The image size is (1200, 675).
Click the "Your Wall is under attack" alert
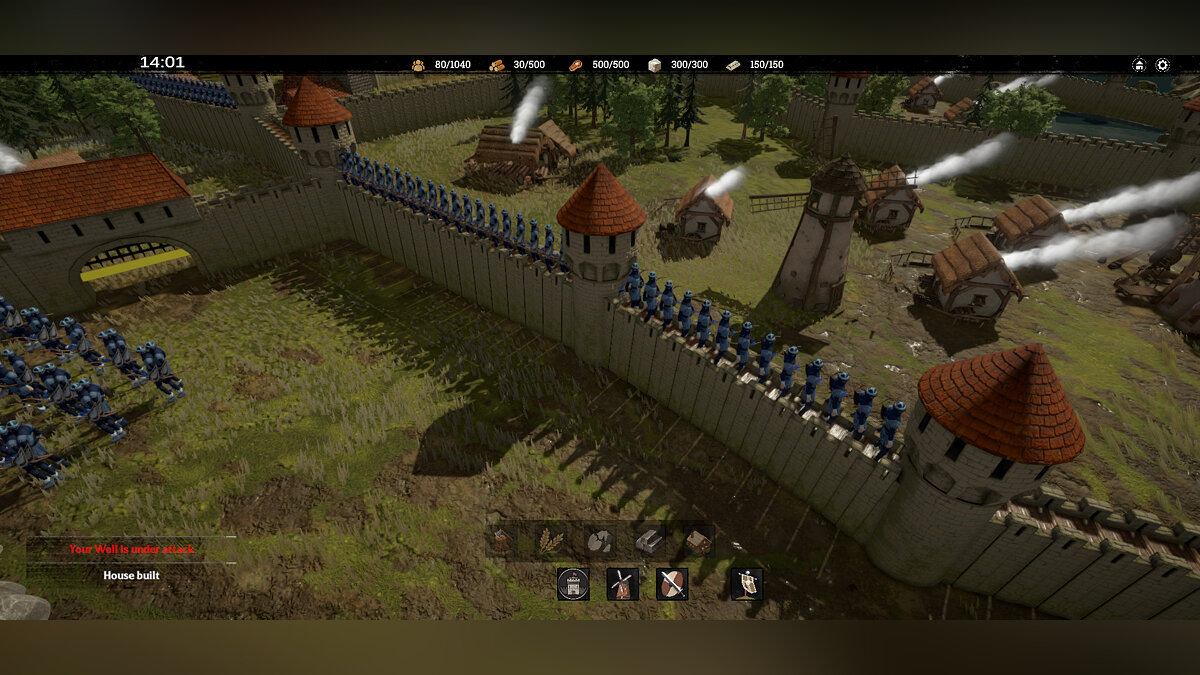132,549
